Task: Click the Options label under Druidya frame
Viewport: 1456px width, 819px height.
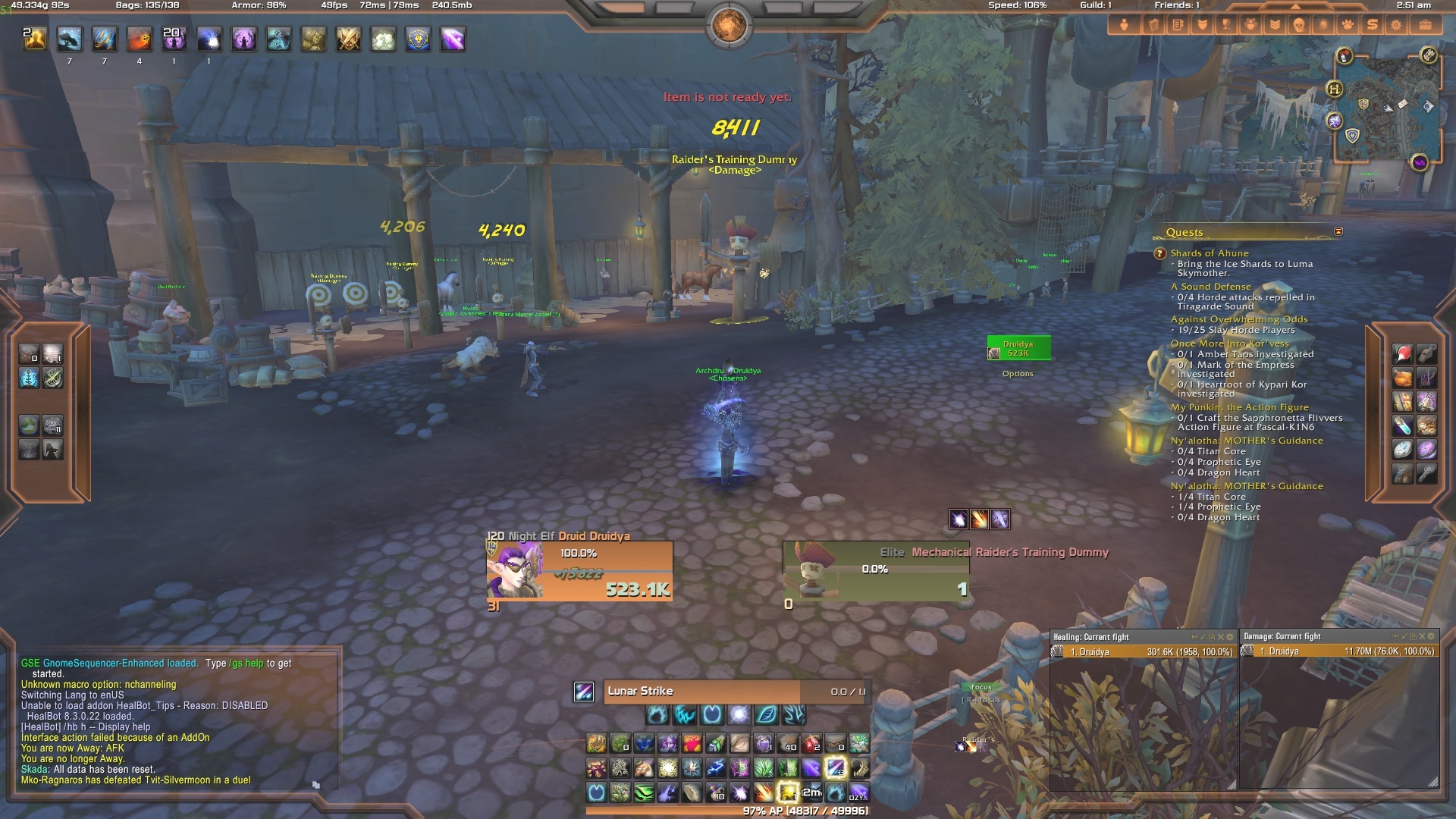Action: [1017, 374]
